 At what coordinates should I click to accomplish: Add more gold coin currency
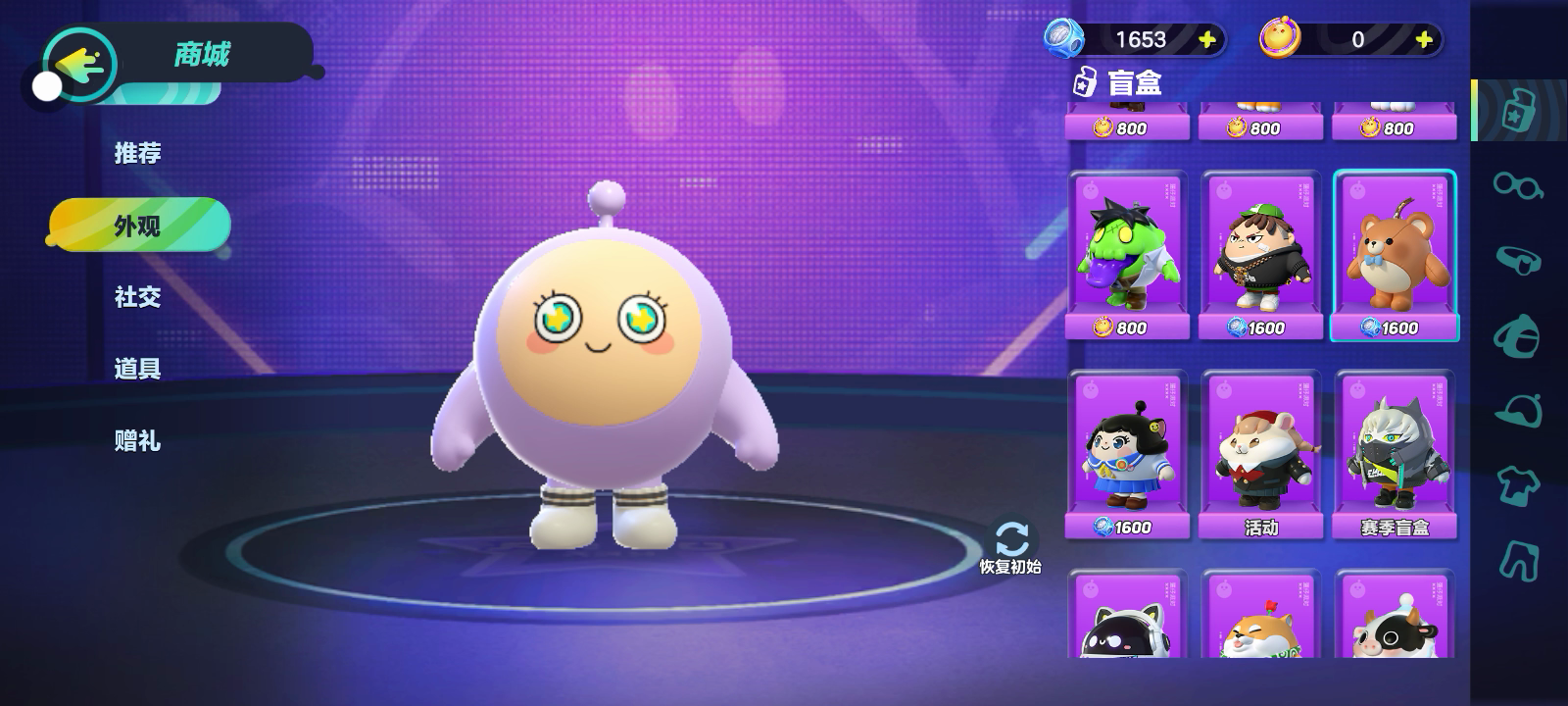tap(1424, 39)
